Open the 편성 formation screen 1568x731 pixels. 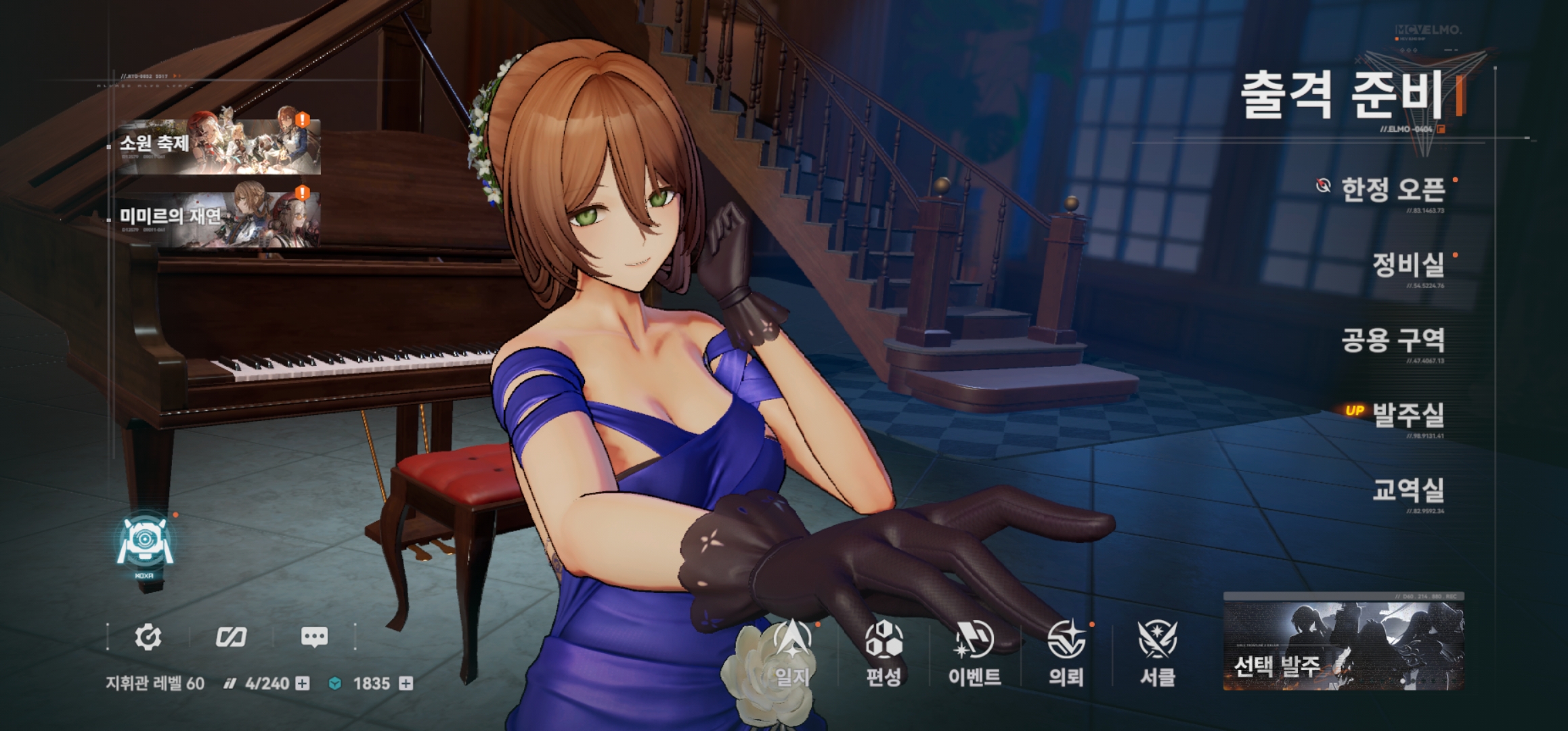tap(884, 653)
